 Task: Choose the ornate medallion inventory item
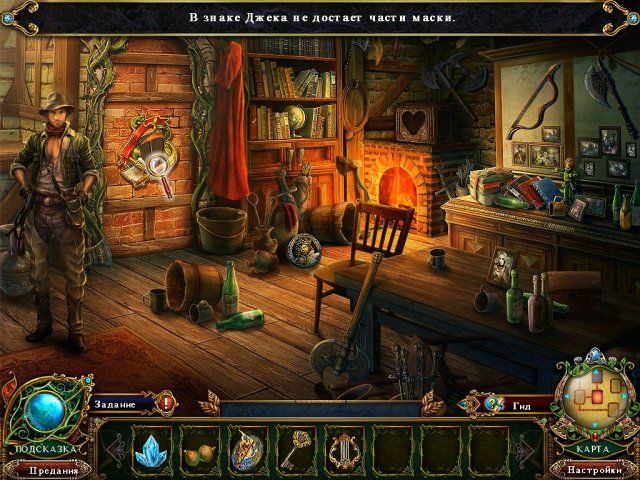[247, 447]
